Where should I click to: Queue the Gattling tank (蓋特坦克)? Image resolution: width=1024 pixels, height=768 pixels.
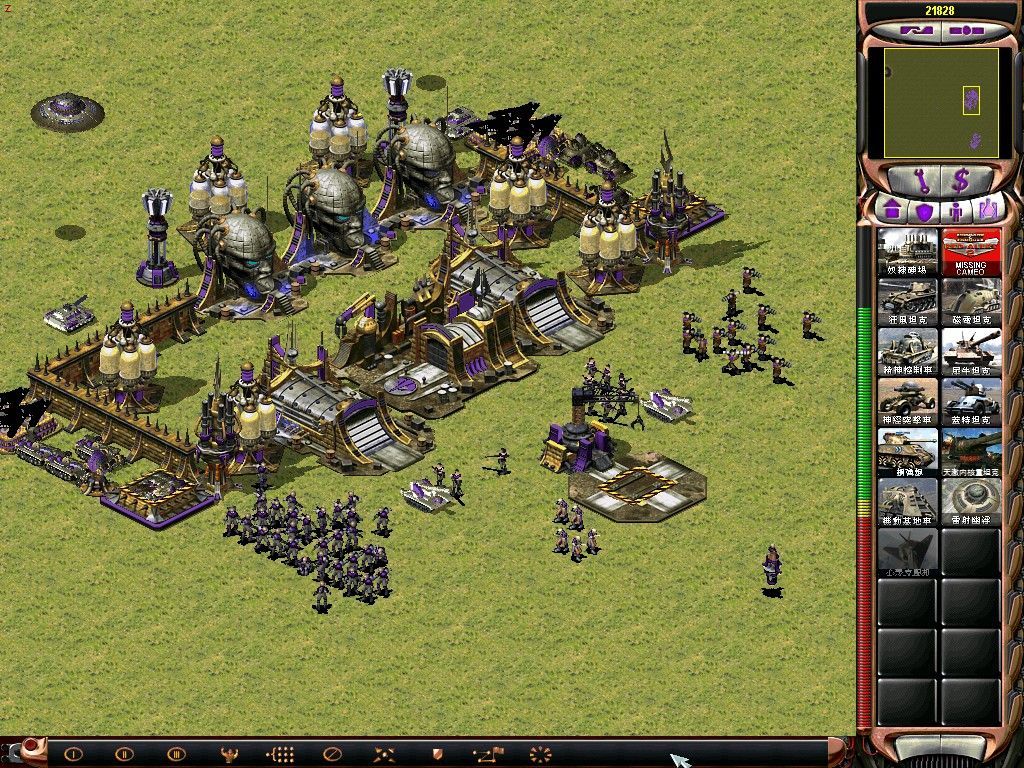click(970, 402)
